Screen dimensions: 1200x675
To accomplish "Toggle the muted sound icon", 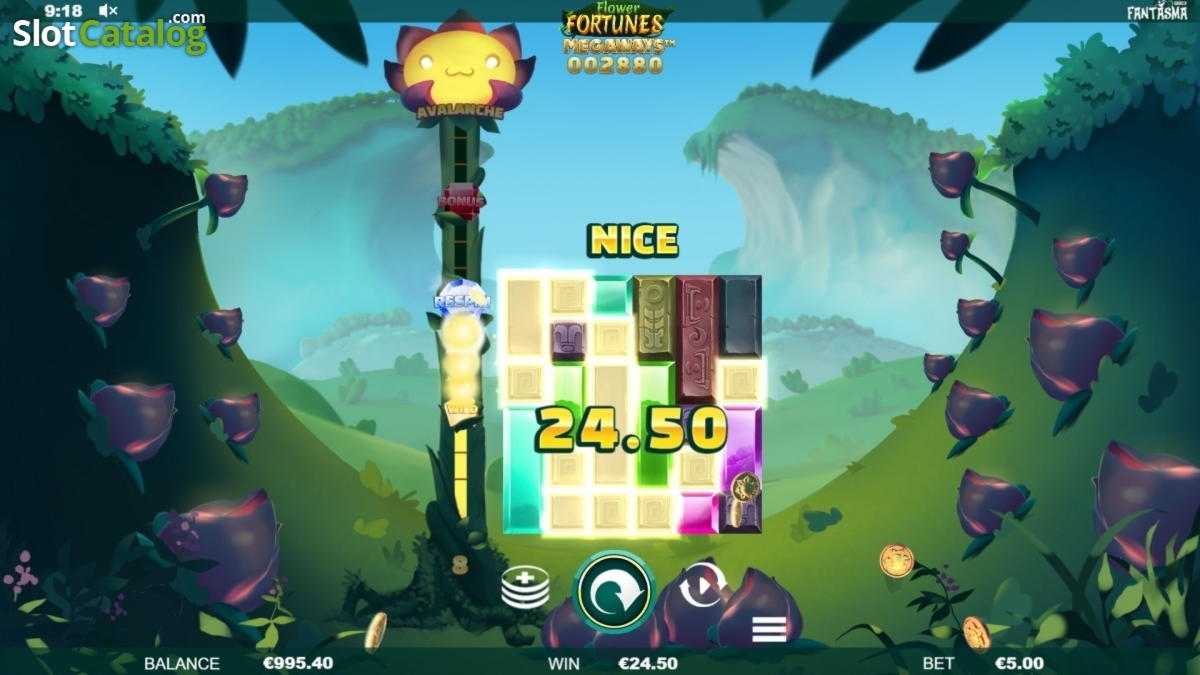I will (108, 11).
